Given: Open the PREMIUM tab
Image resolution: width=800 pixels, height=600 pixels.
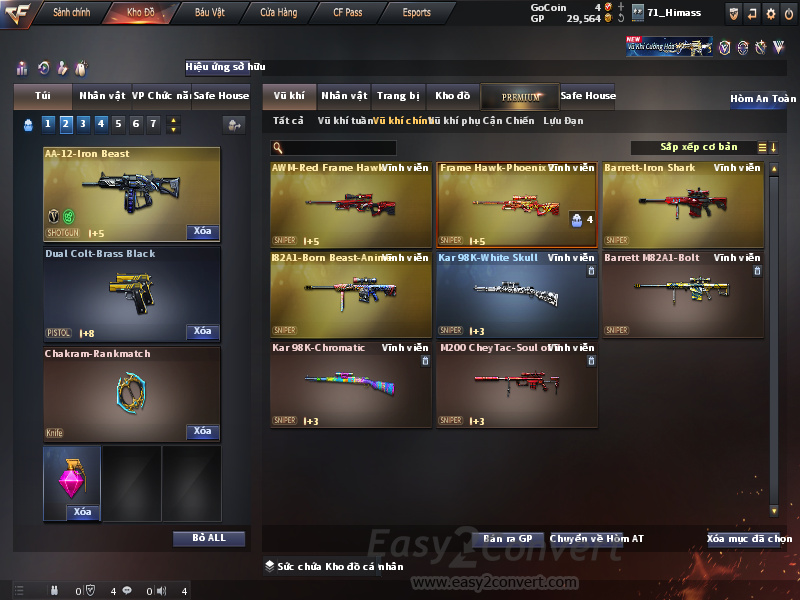Looking at the screenshot, I should 520,97.
